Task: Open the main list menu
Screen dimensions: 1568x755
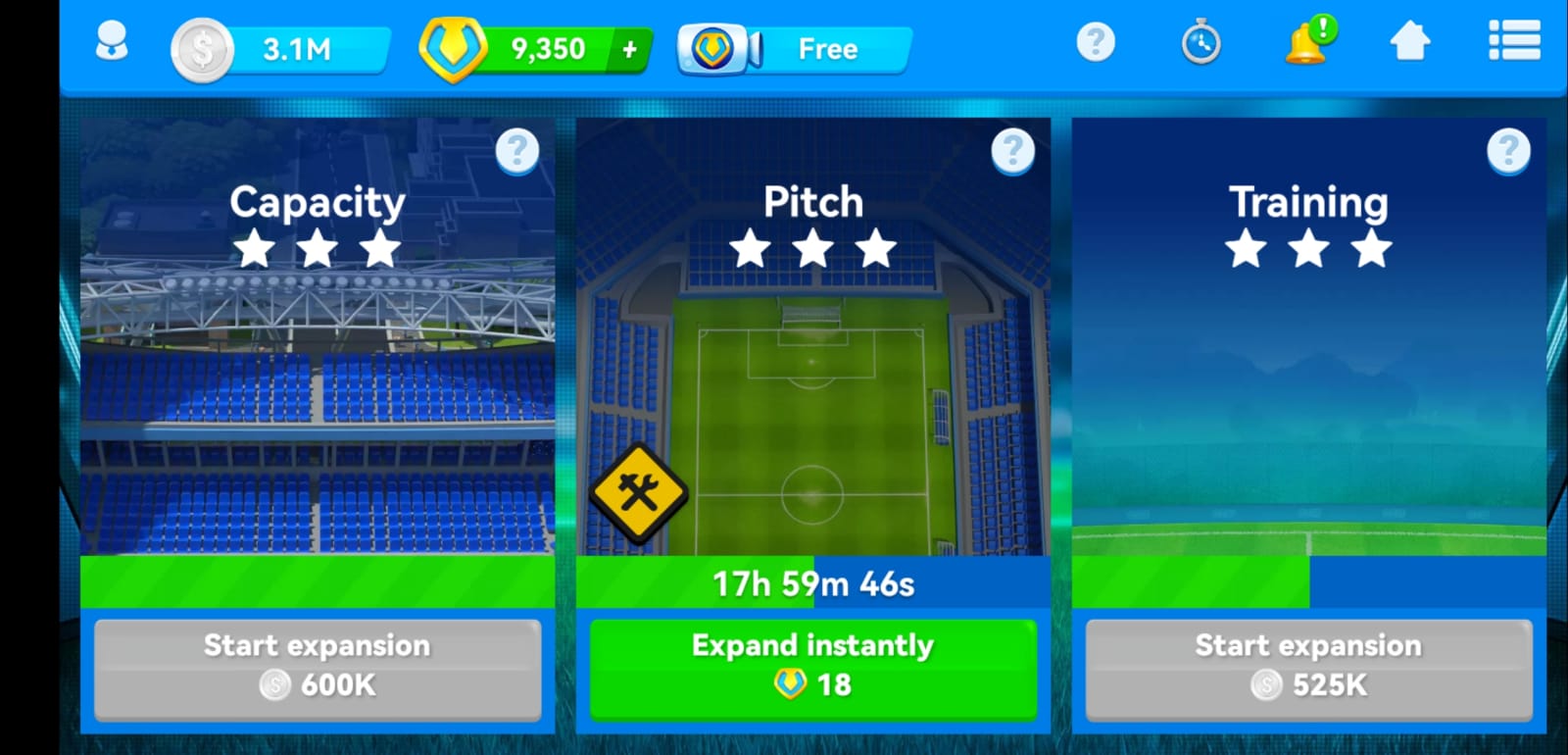Action: 1514,43
